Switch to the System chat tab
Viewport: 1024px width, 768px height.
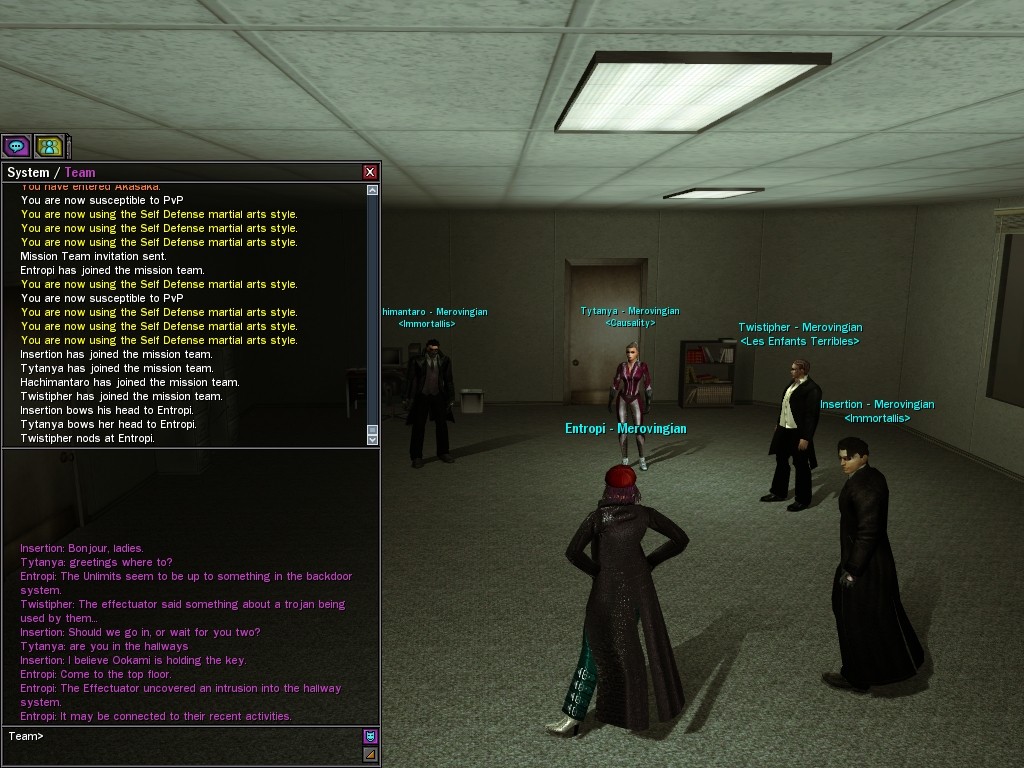pos(28,172)
